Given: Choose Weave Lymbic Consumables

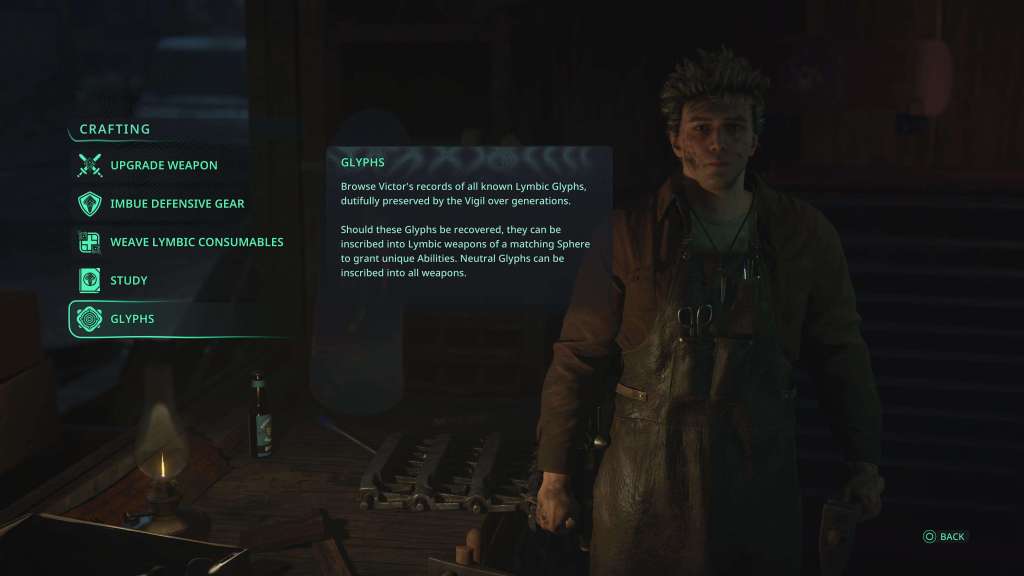Looking at the screenshot, I should point(196,242).
